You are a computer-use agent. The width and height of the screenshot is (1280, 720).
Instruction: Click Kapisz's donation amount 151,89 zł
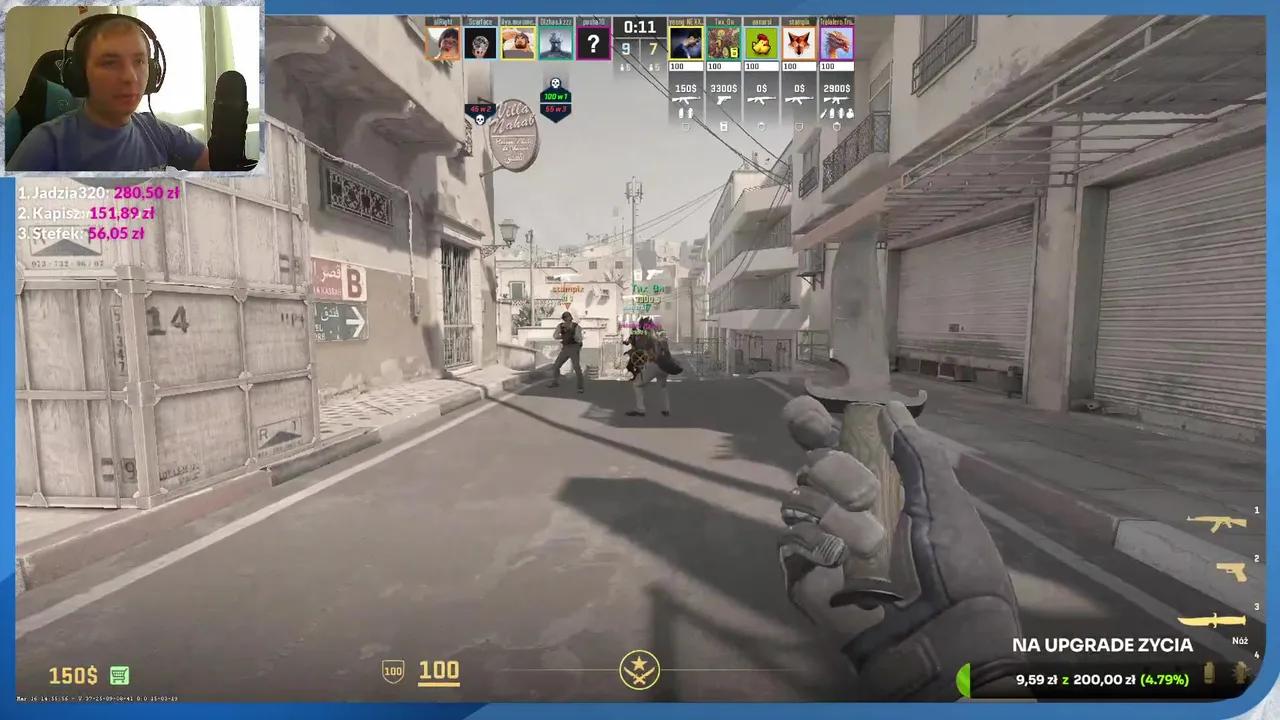click(122, 213)
